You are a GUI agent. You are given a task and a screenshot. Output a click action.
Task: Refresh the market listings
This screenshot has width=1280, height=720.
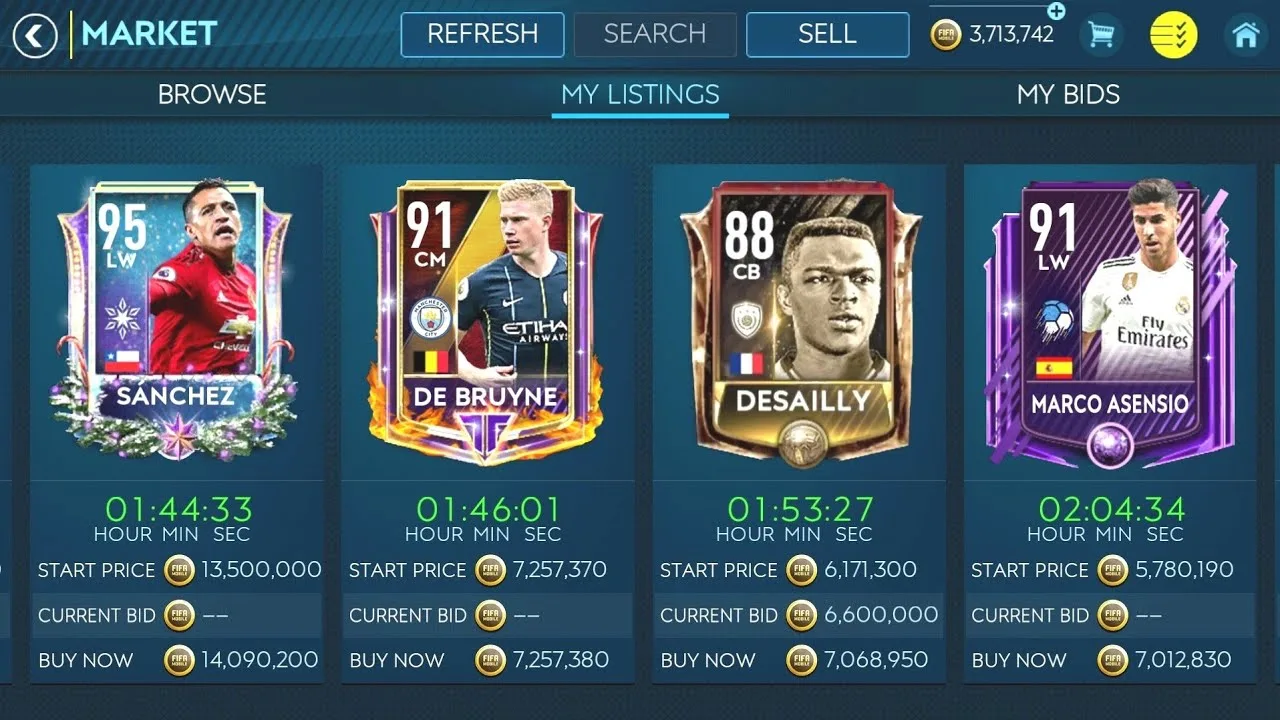482,34
